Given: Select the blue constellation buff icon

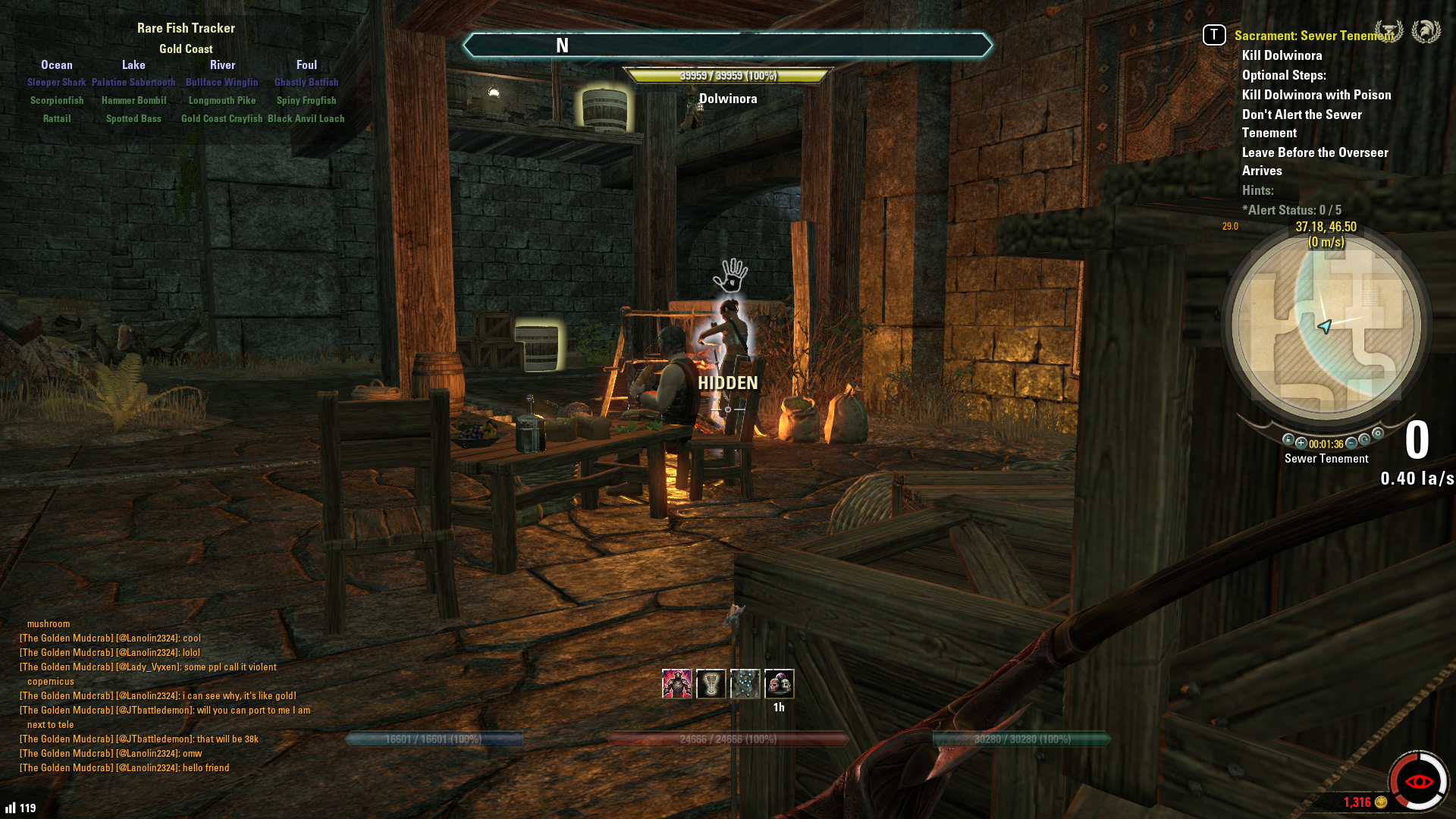Looking at the screenshot, I should tap(745, 684).
